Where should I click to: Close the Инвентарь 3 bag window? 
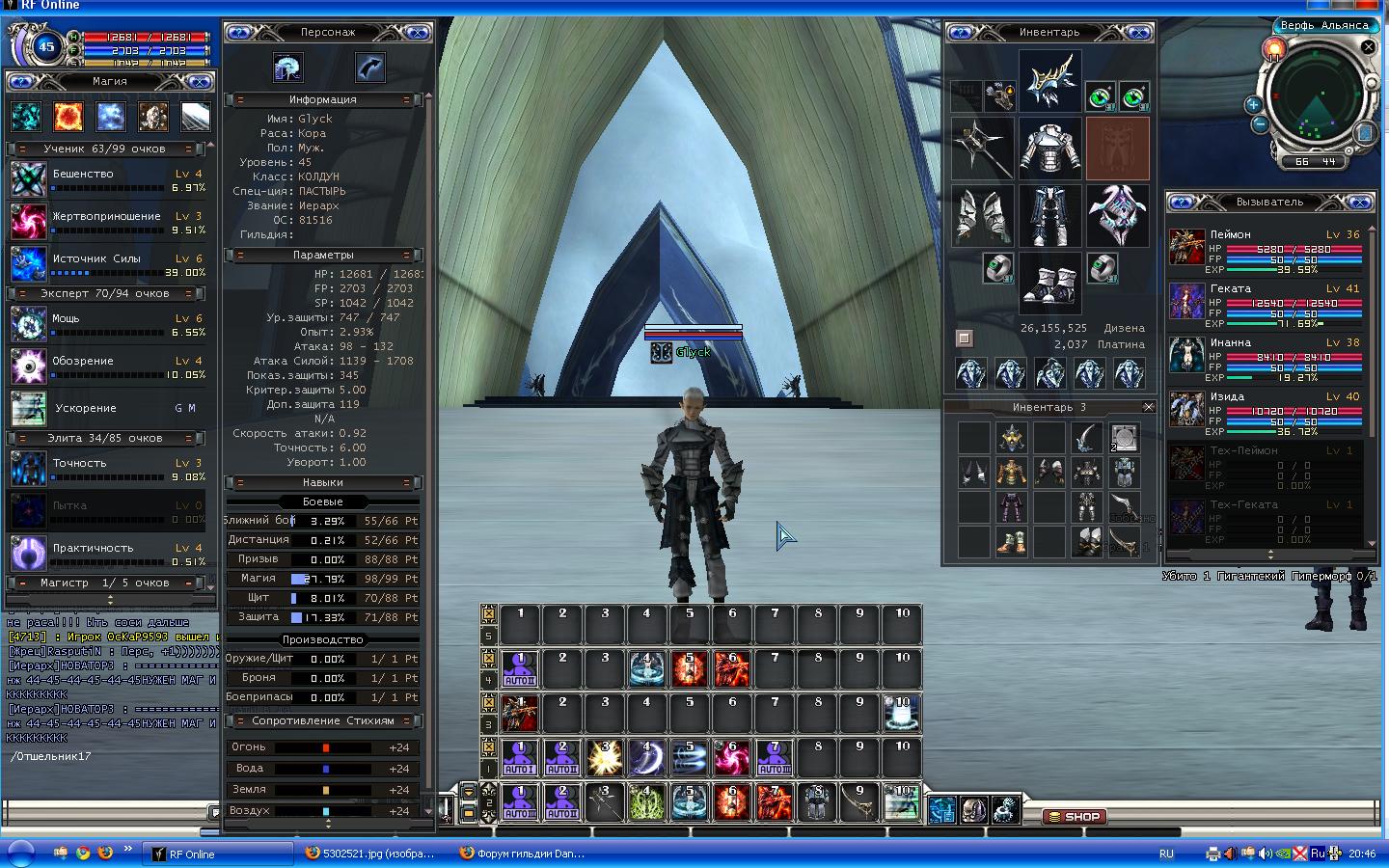[1148, 407]
